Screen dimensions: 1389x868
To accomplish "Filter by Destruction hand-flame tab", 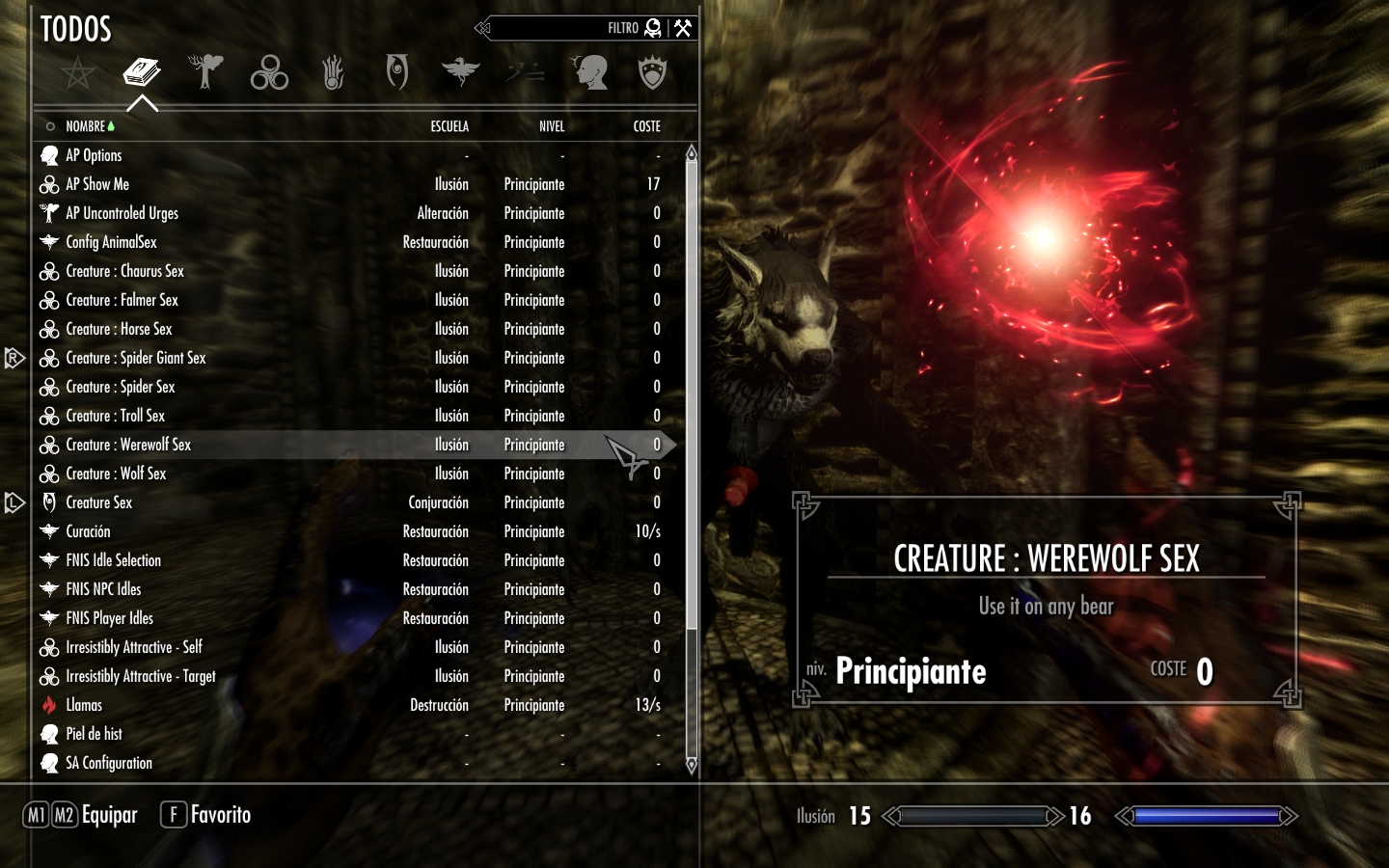I will coord(333,72).
